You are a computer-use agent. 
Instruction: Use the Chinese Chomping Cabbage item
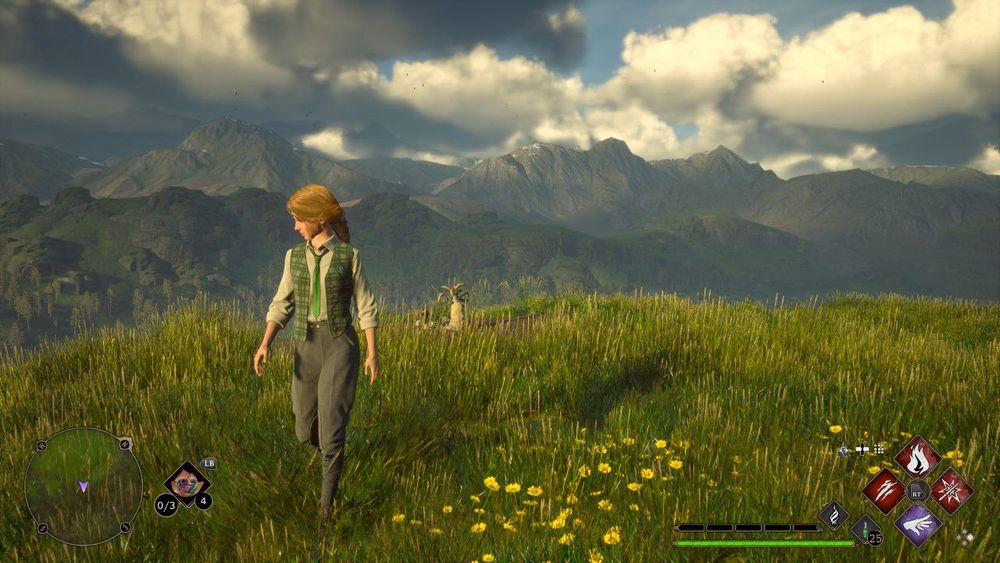pos(186,484)
